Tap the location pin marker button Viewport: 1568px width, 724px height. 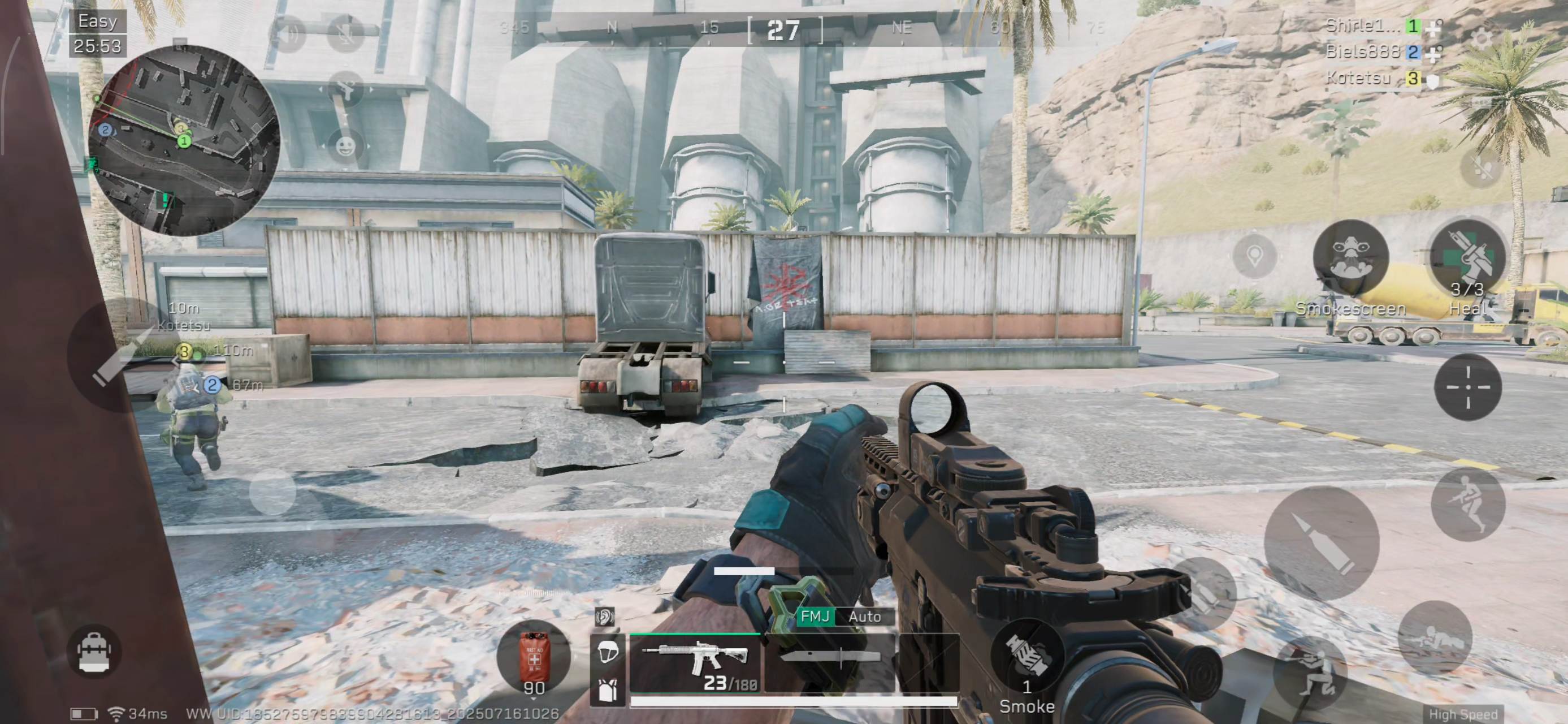point(1254,256)
